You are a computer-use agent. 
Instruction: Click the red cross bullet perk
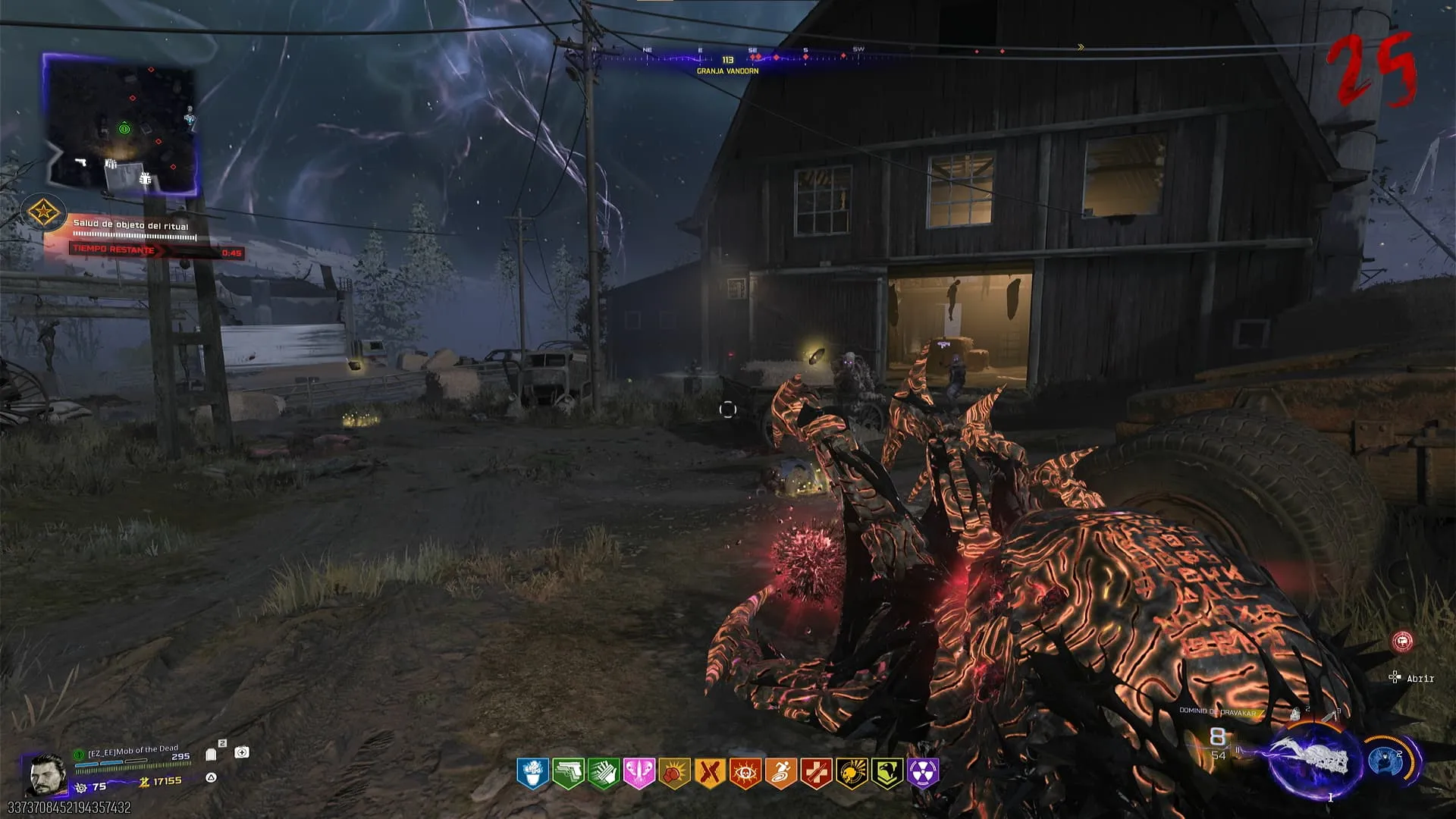tap(816, 773)
